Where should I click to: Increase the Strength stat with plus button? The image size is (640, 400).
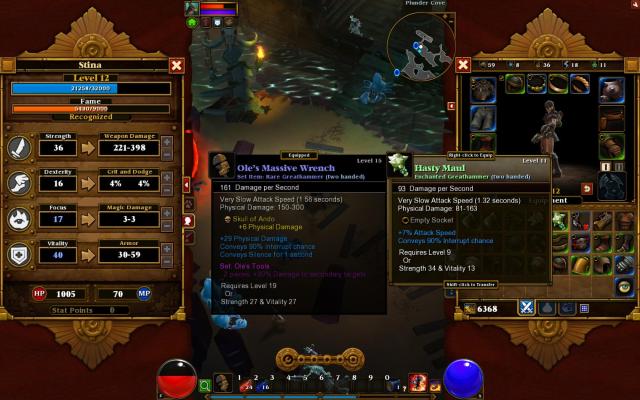[x=166, y=142]
